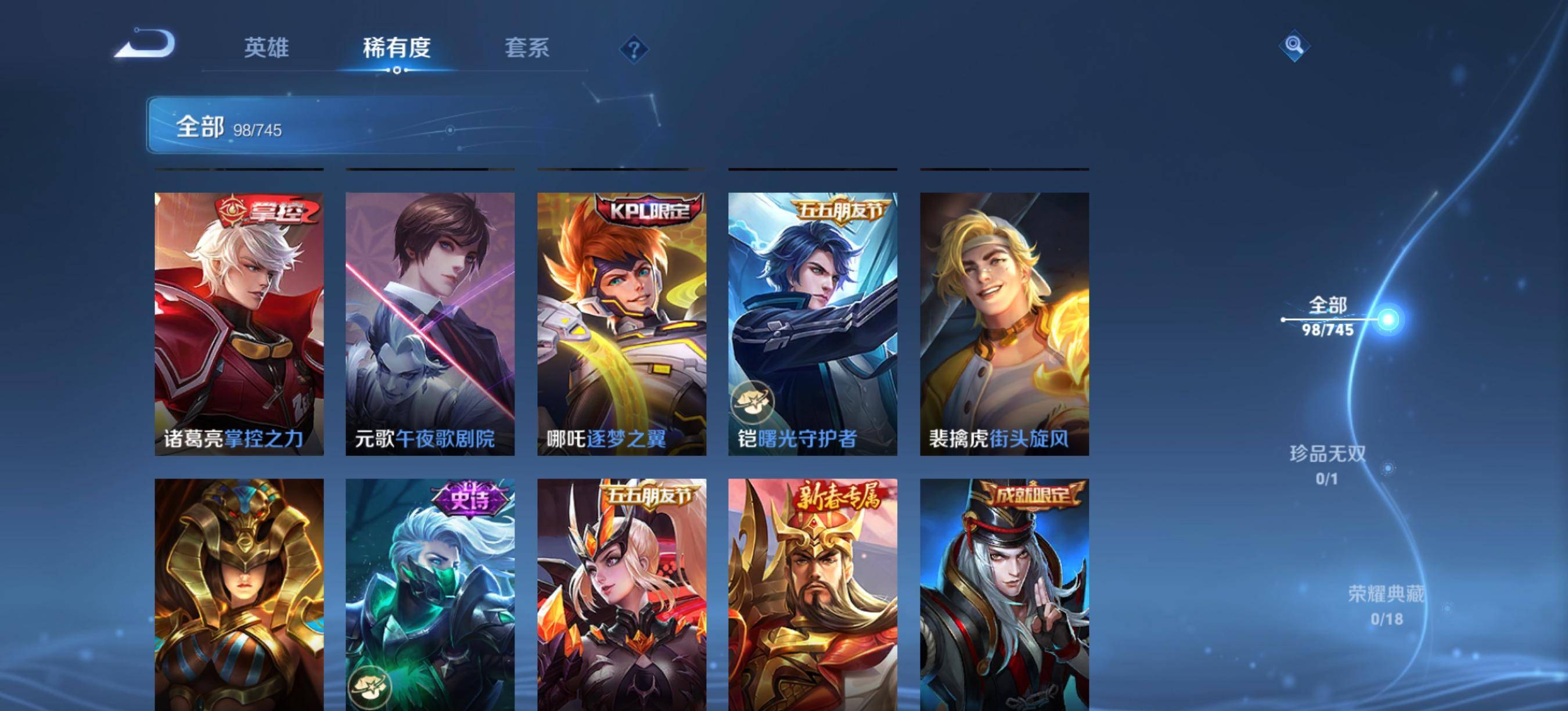The width and height of the screenshot is (1568, 711).
Task: Select the golden pharaoh headdress skin card
Action: (239, 594)
